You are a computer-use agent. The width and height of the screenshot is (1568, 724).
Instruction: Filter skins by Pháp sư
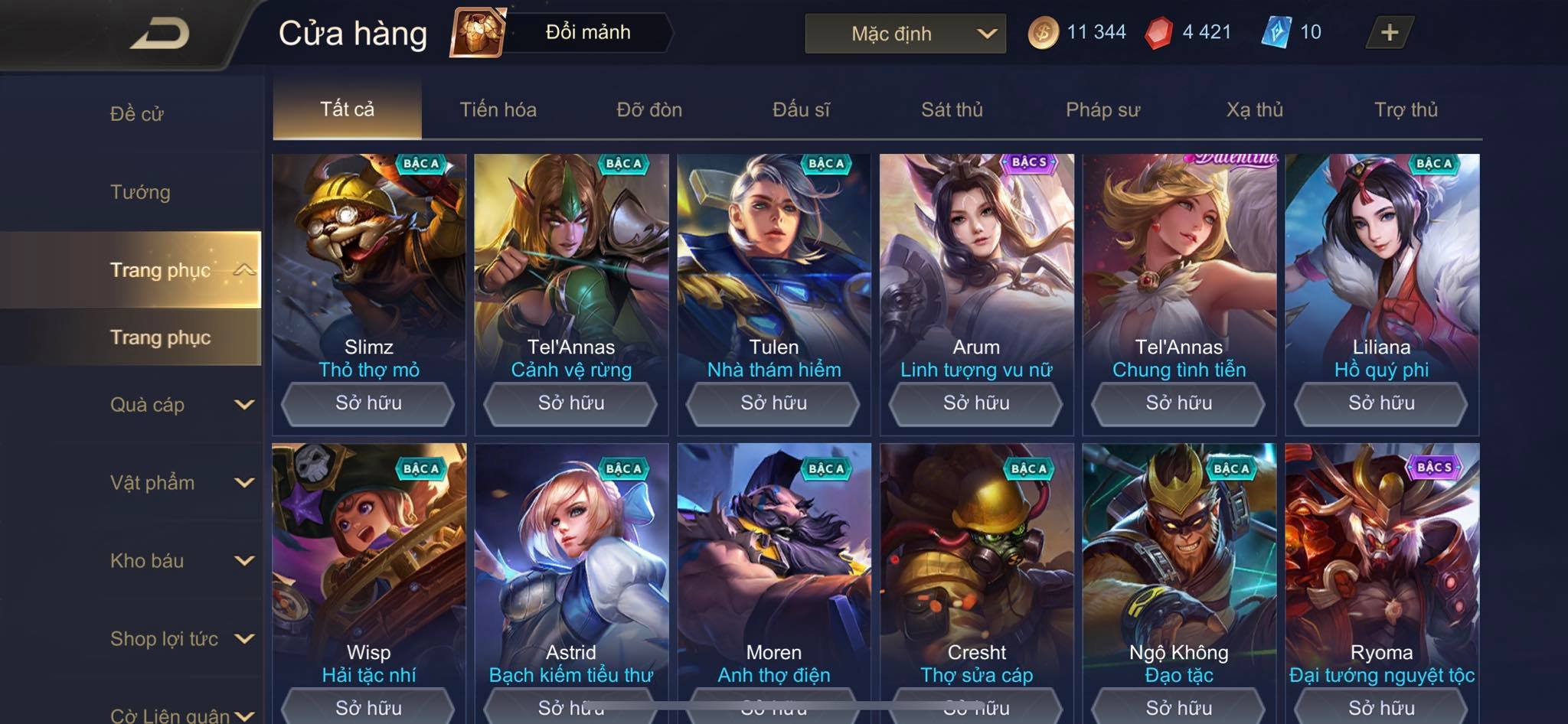(x=1102, y=109)
